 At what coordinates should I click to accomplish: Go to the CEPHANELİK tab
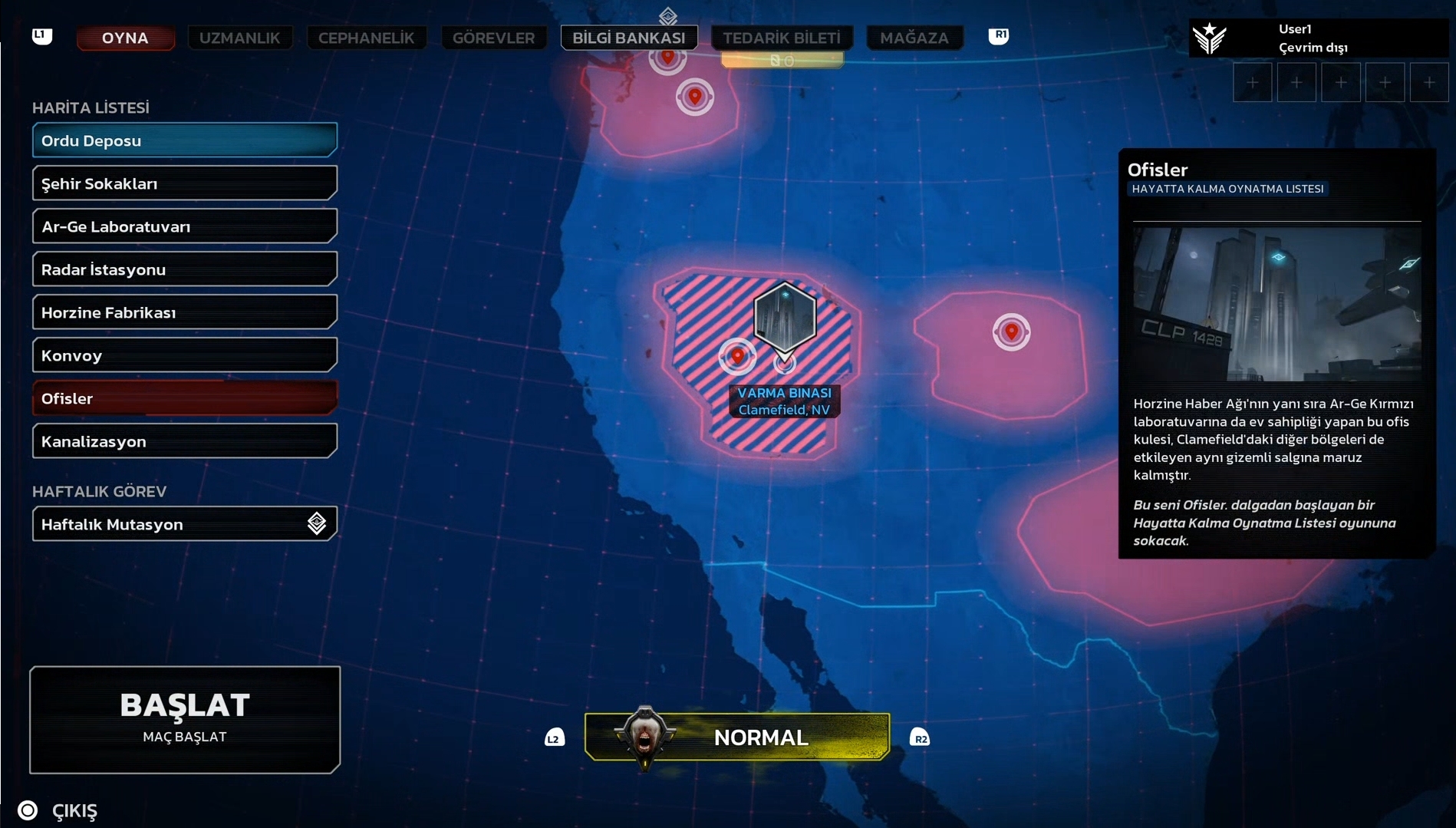pyautogui.click(x=366, y=38)
